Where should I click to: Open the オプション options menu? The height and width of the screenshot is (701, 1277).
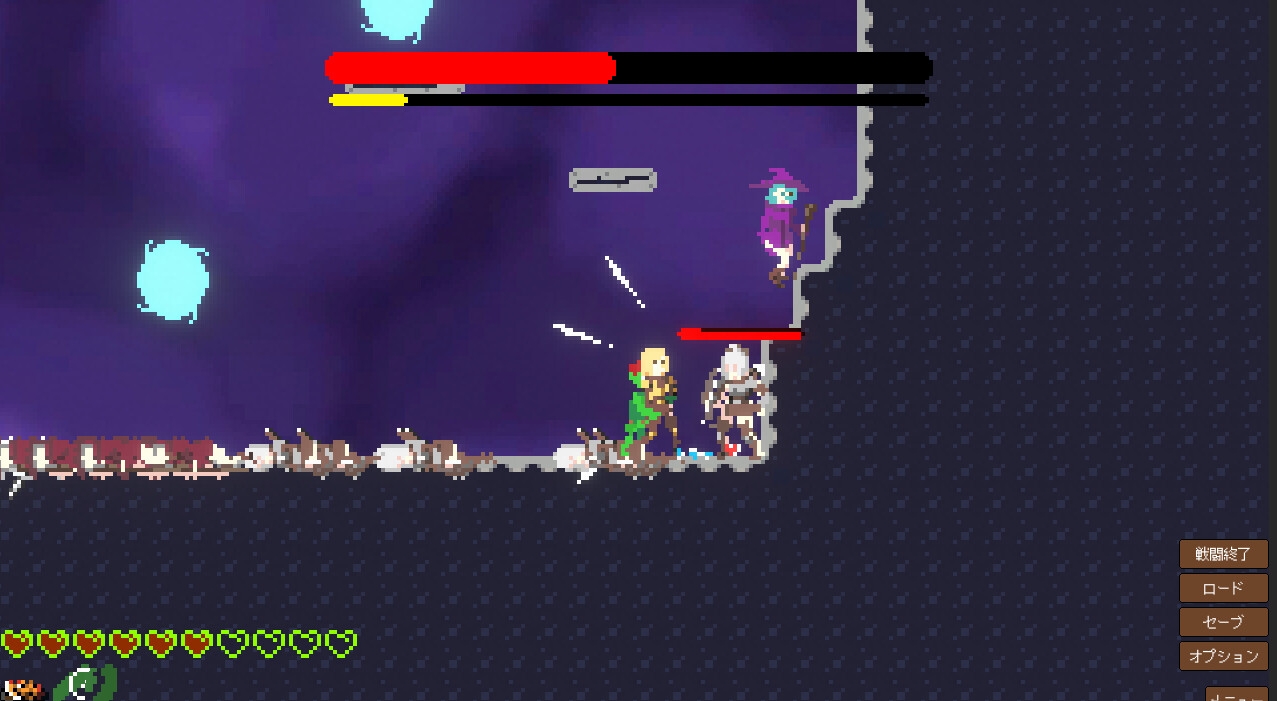point(1223,656)
